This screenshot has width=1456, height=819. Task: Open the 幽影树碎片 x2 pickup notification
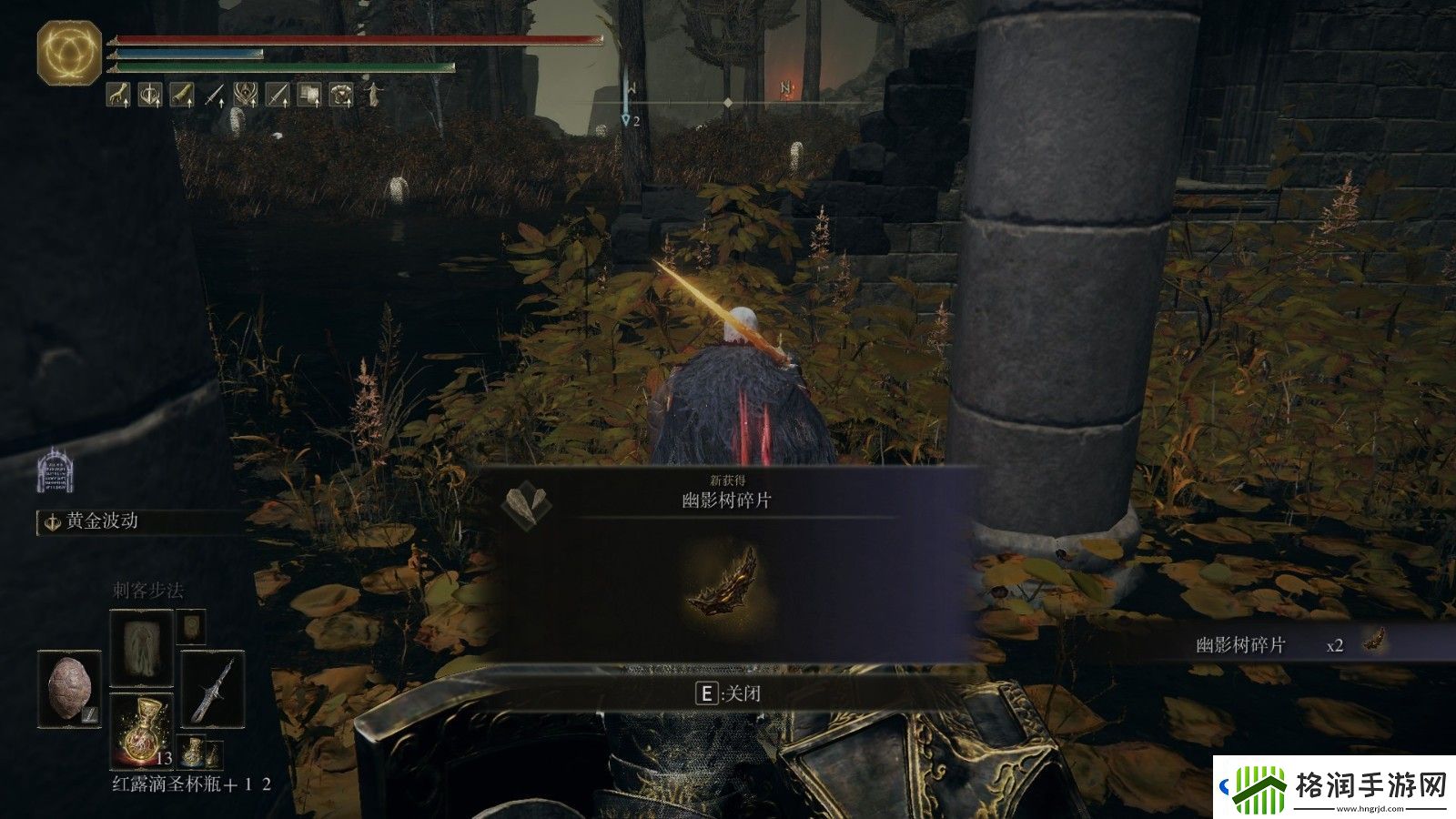[1292, 644]
